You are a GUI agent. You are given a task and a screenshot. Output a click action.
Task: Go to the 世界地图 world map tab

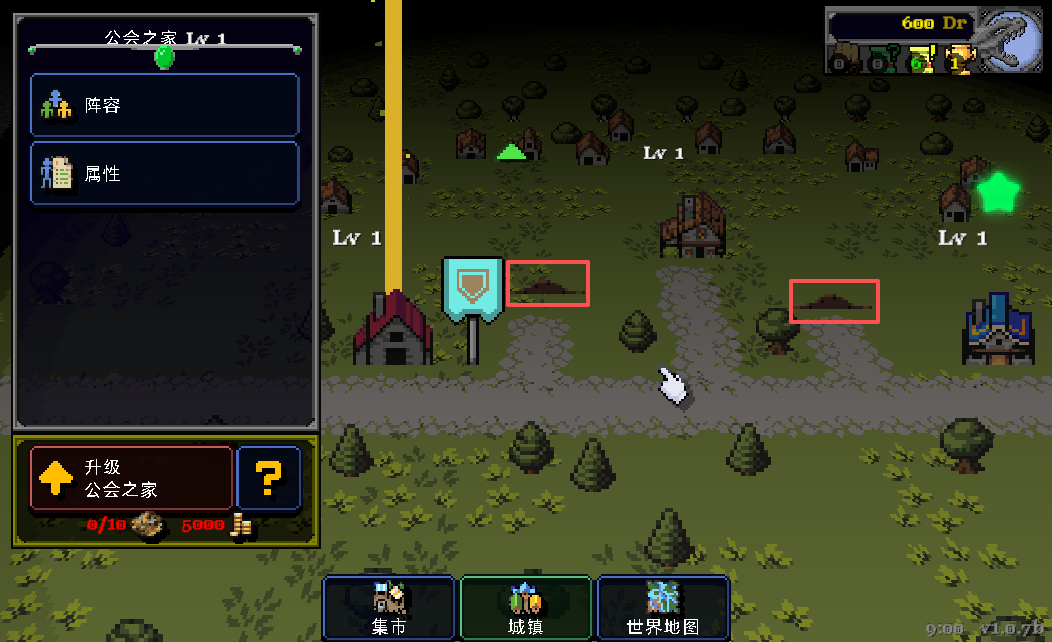coord(662,607)
